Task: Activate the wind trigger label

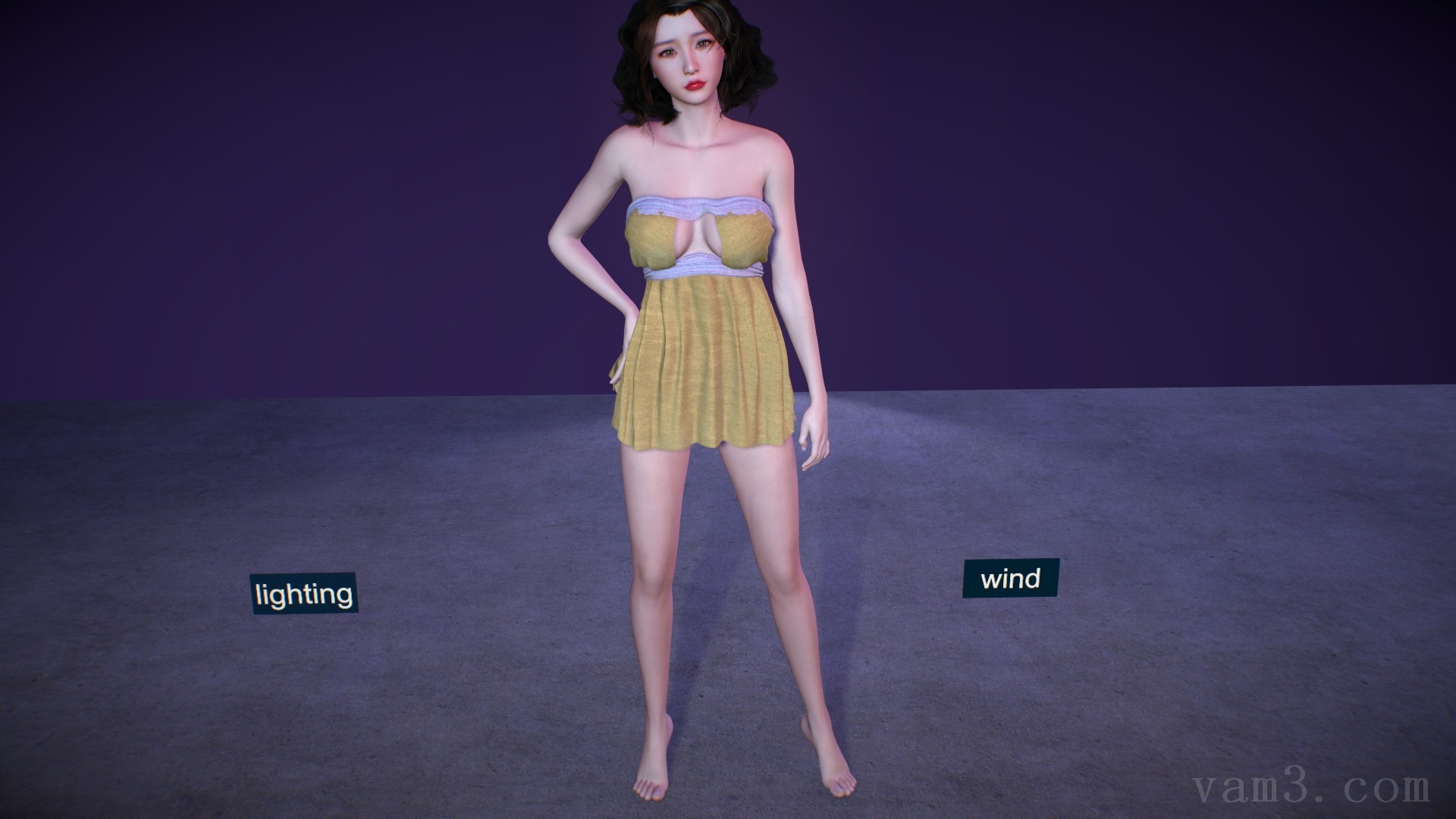Action: [x=1012, y=578]
